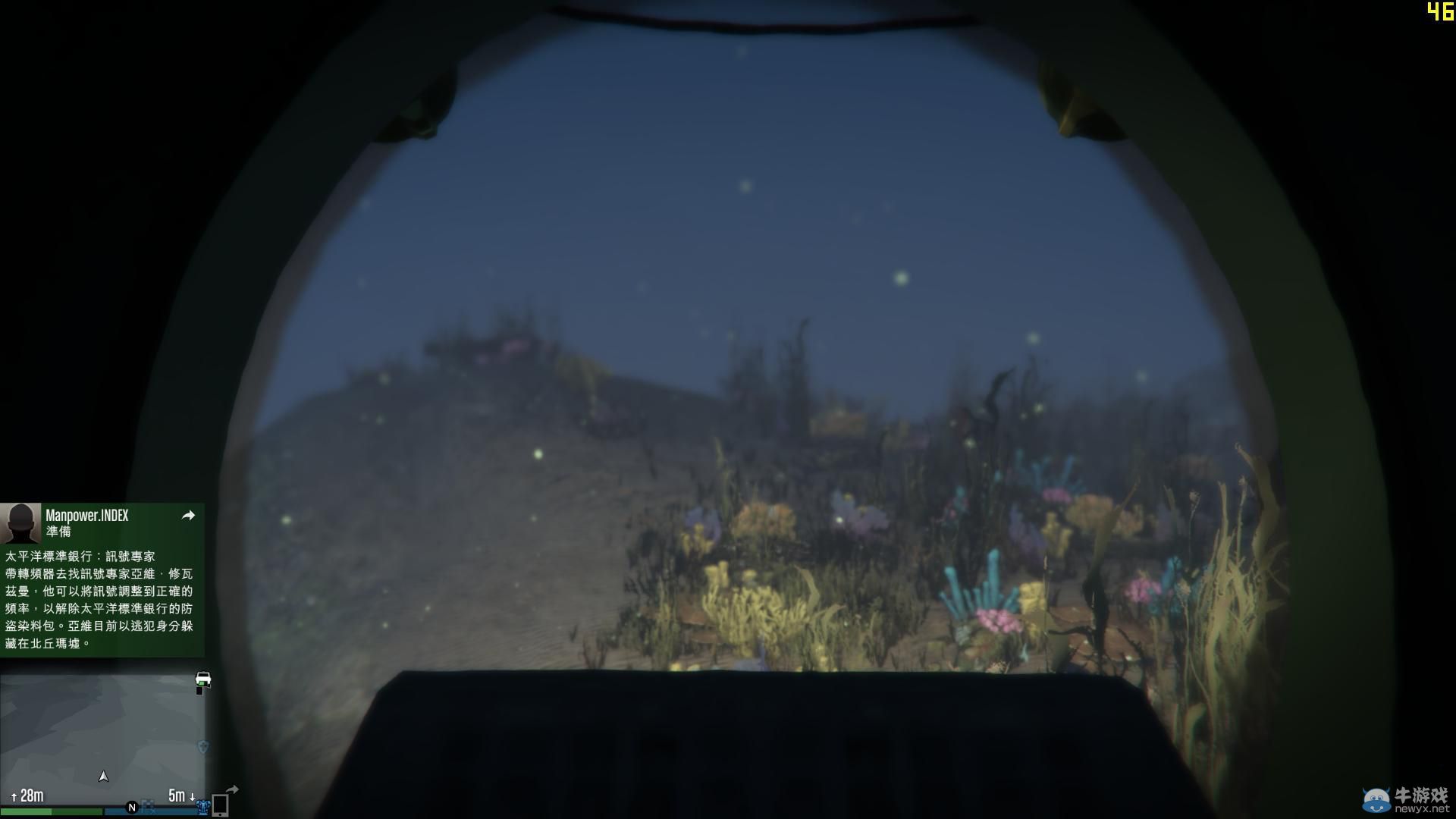Select the north N compass marker

click(x=130, y=807)
